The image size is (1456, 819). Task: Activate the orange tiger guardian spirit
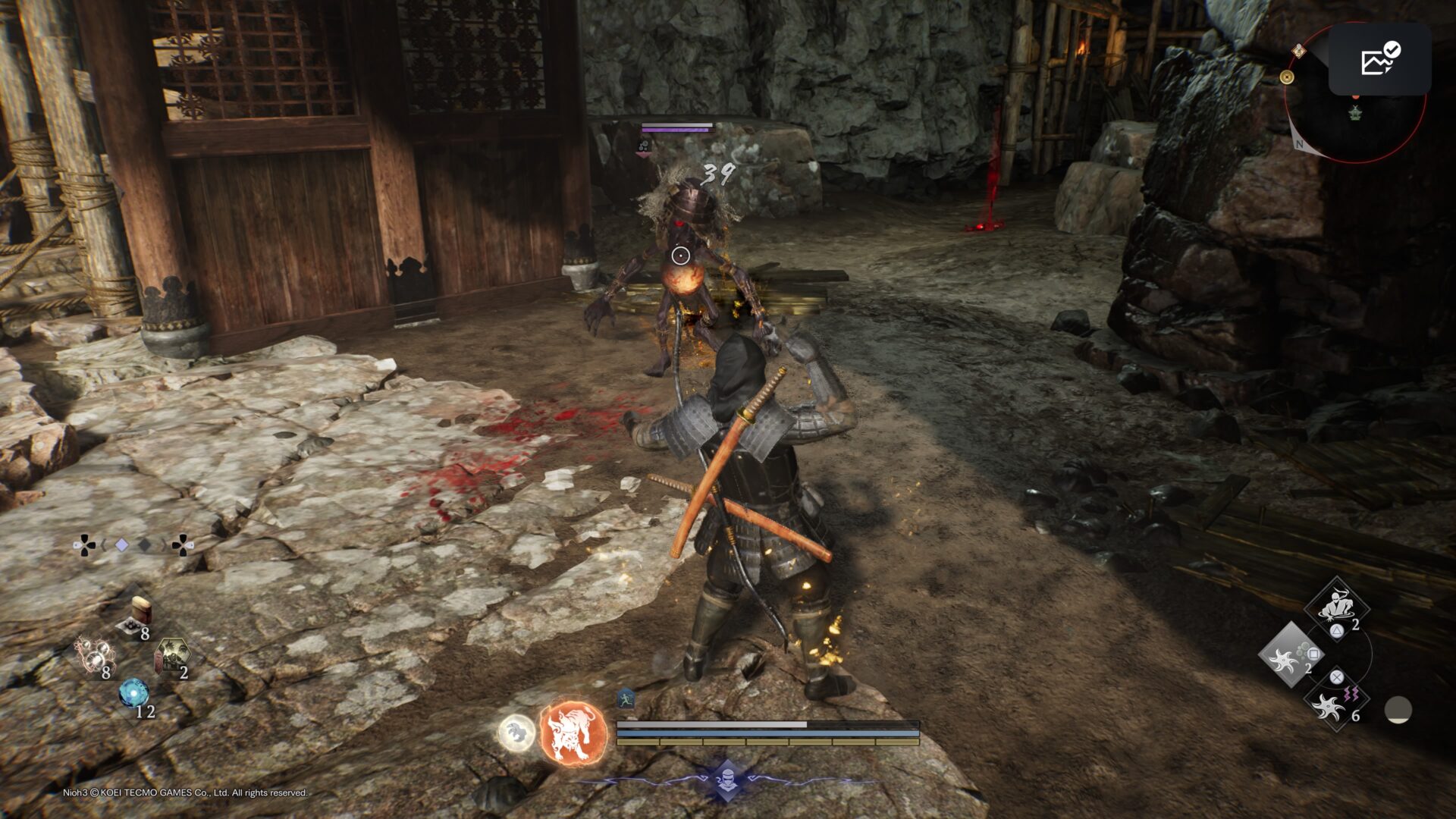[574, 733]
